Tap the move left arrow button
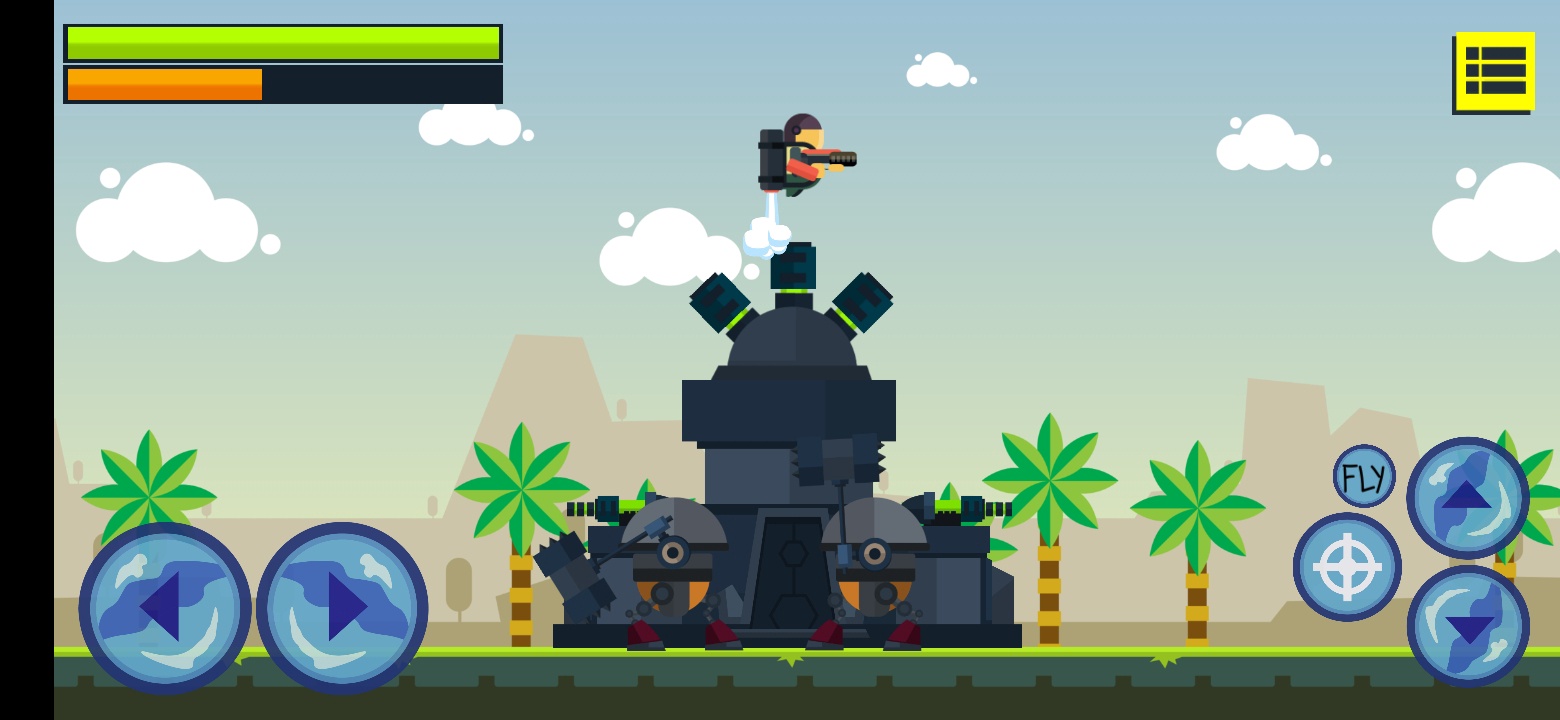The height and width of the screenshot is (720, 1560). (165, 607)
